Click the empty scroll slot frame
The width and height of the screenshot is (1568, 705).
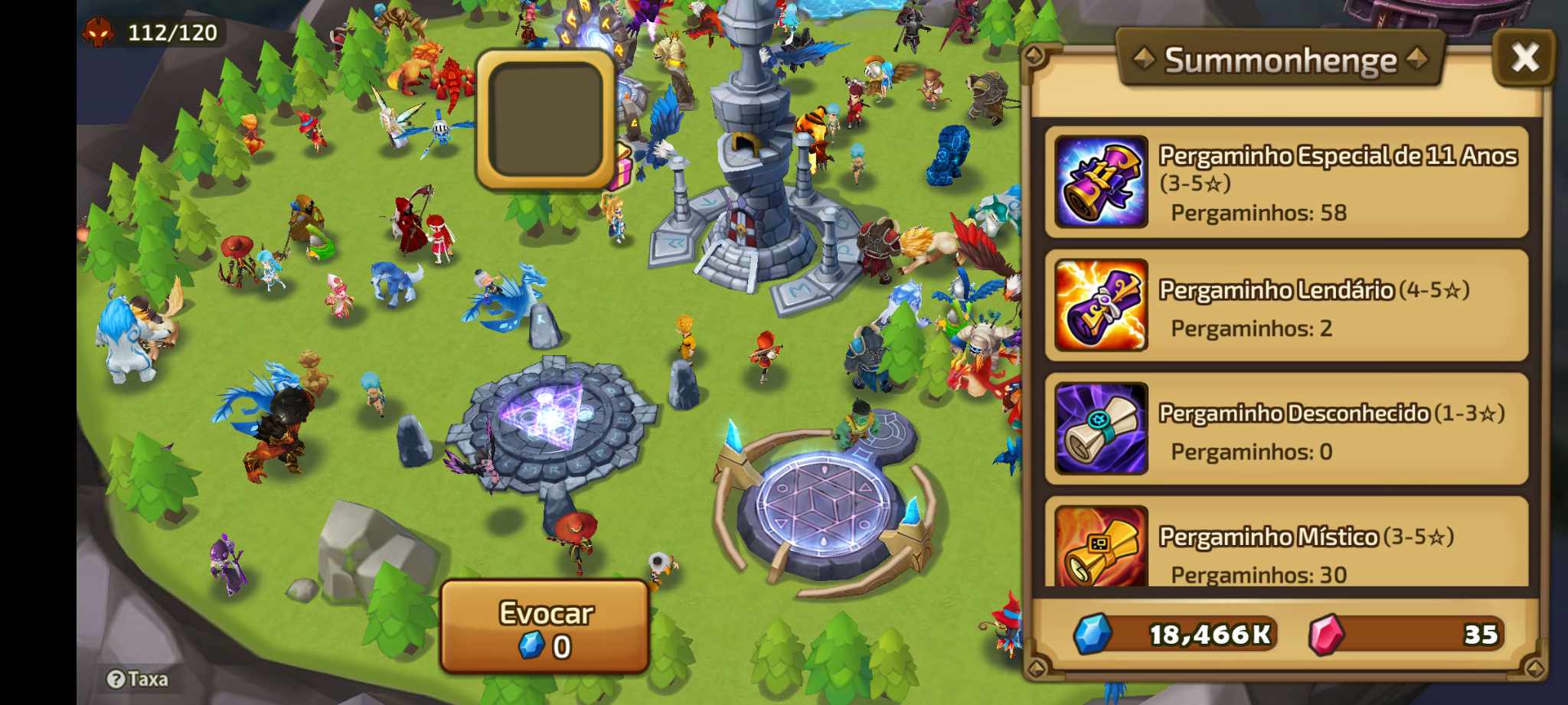pos(545,119)
